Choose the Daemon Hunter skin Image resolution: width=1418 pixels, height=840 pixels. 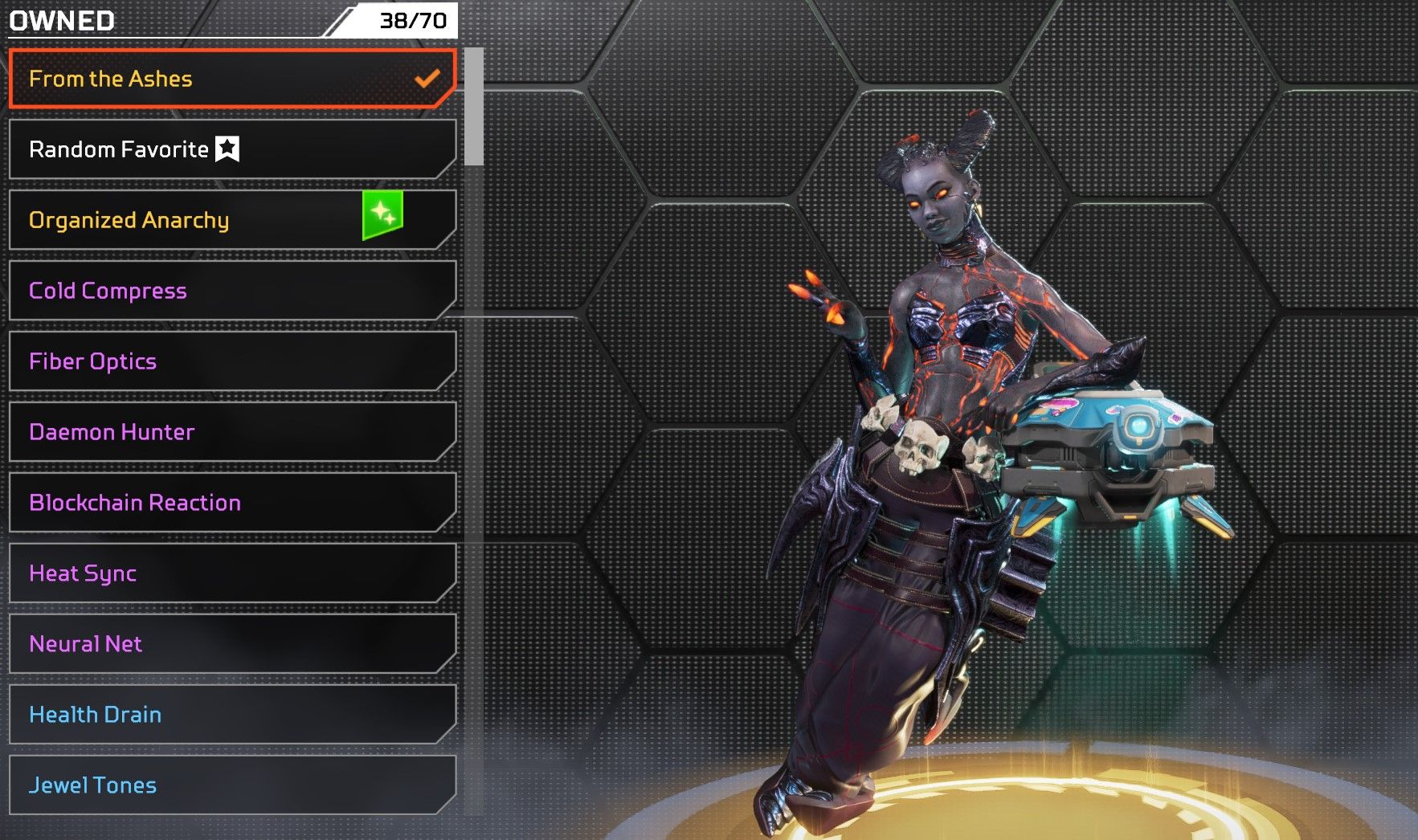tap(231, 432)
